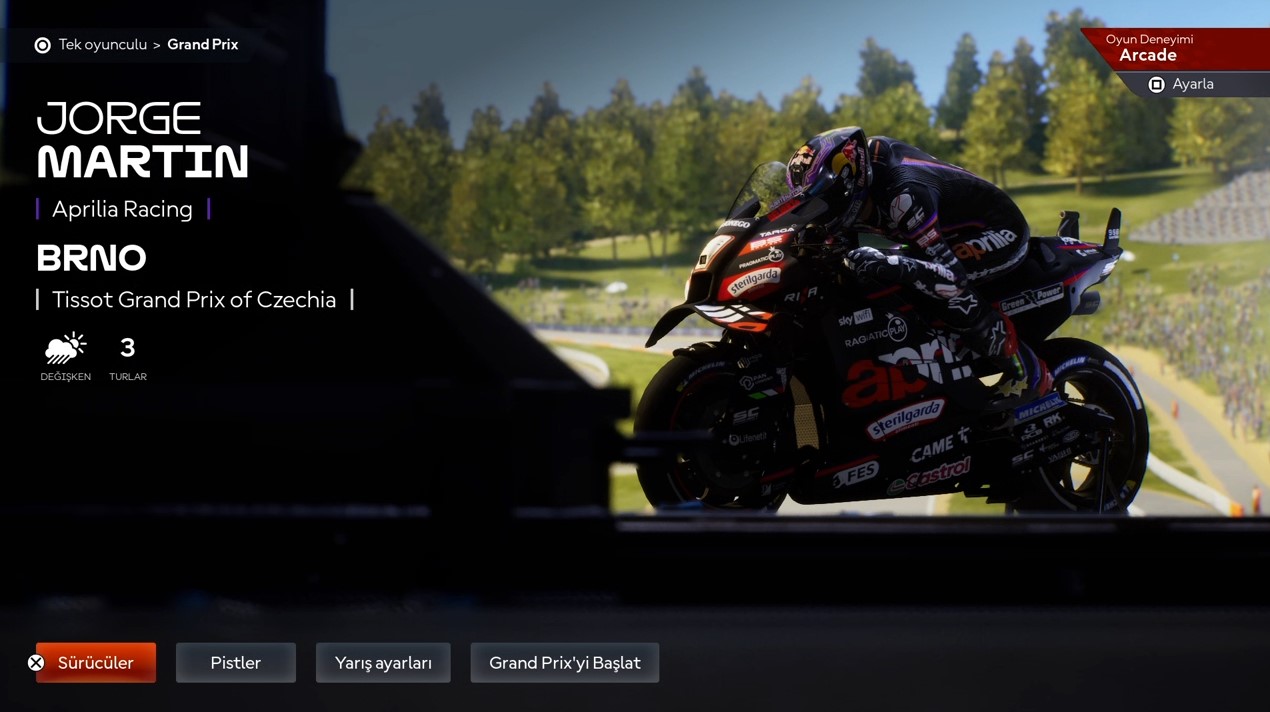Open Yarış ayarları race settings
This screenshot has height=712, width=1270.
pyautogui.click(x=383, y=663)
